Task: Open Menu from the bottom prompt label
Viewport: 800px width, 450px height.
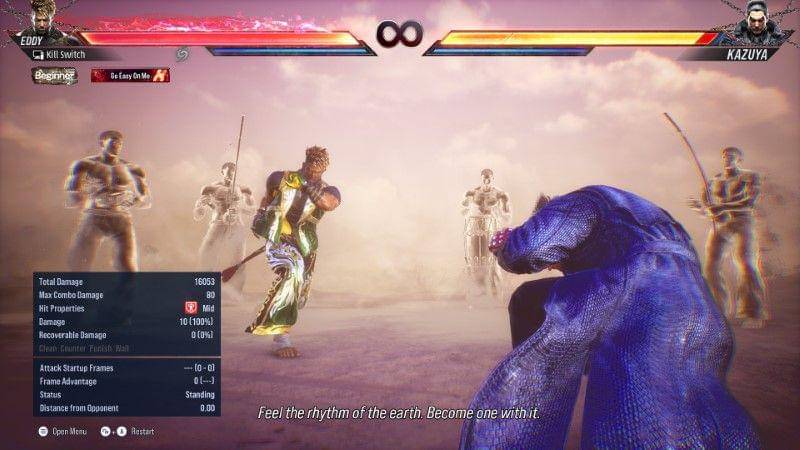Action: point(70,432)
